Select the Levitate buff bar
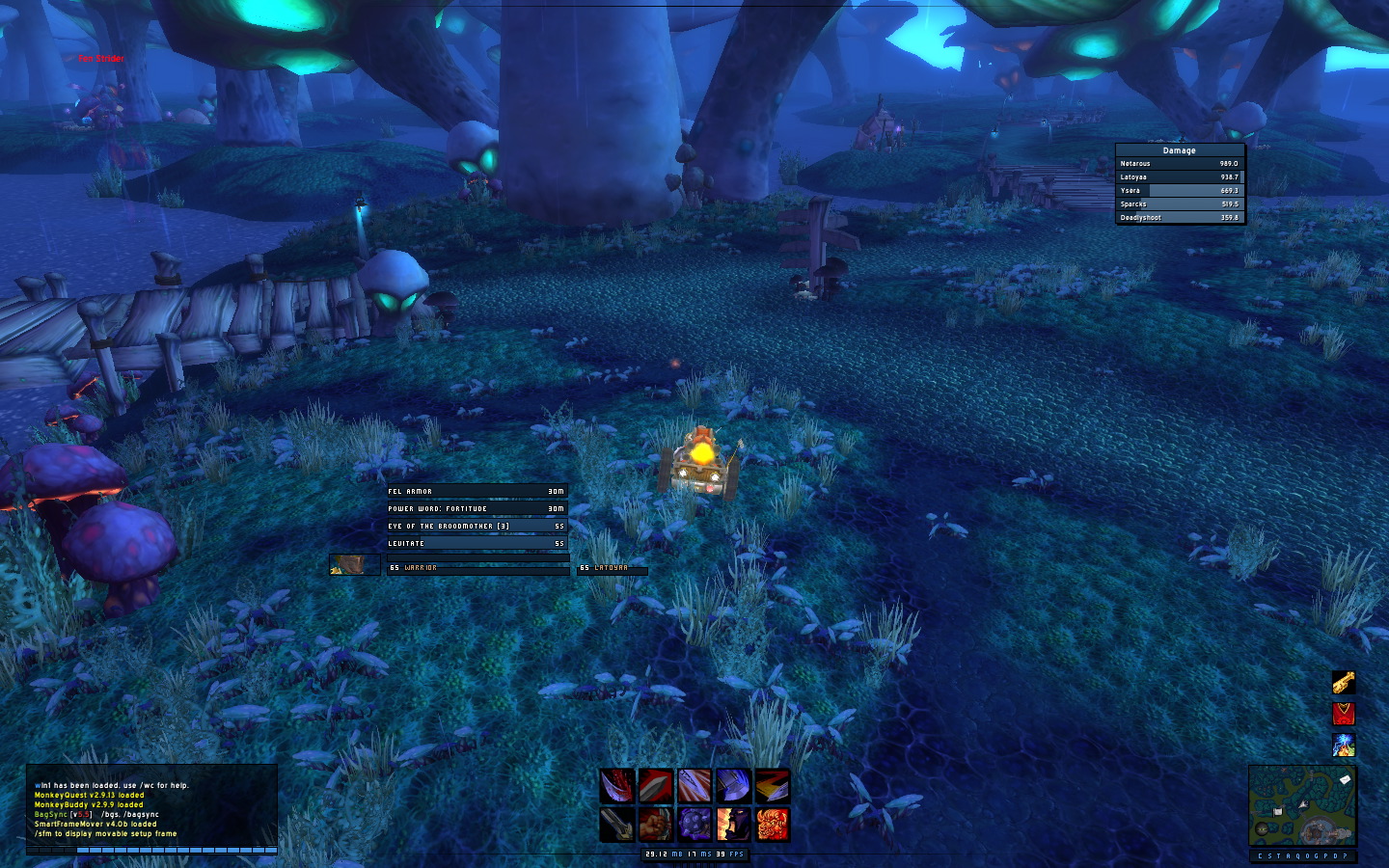This screenshot has height=868, width=1389. pos(477,543)
